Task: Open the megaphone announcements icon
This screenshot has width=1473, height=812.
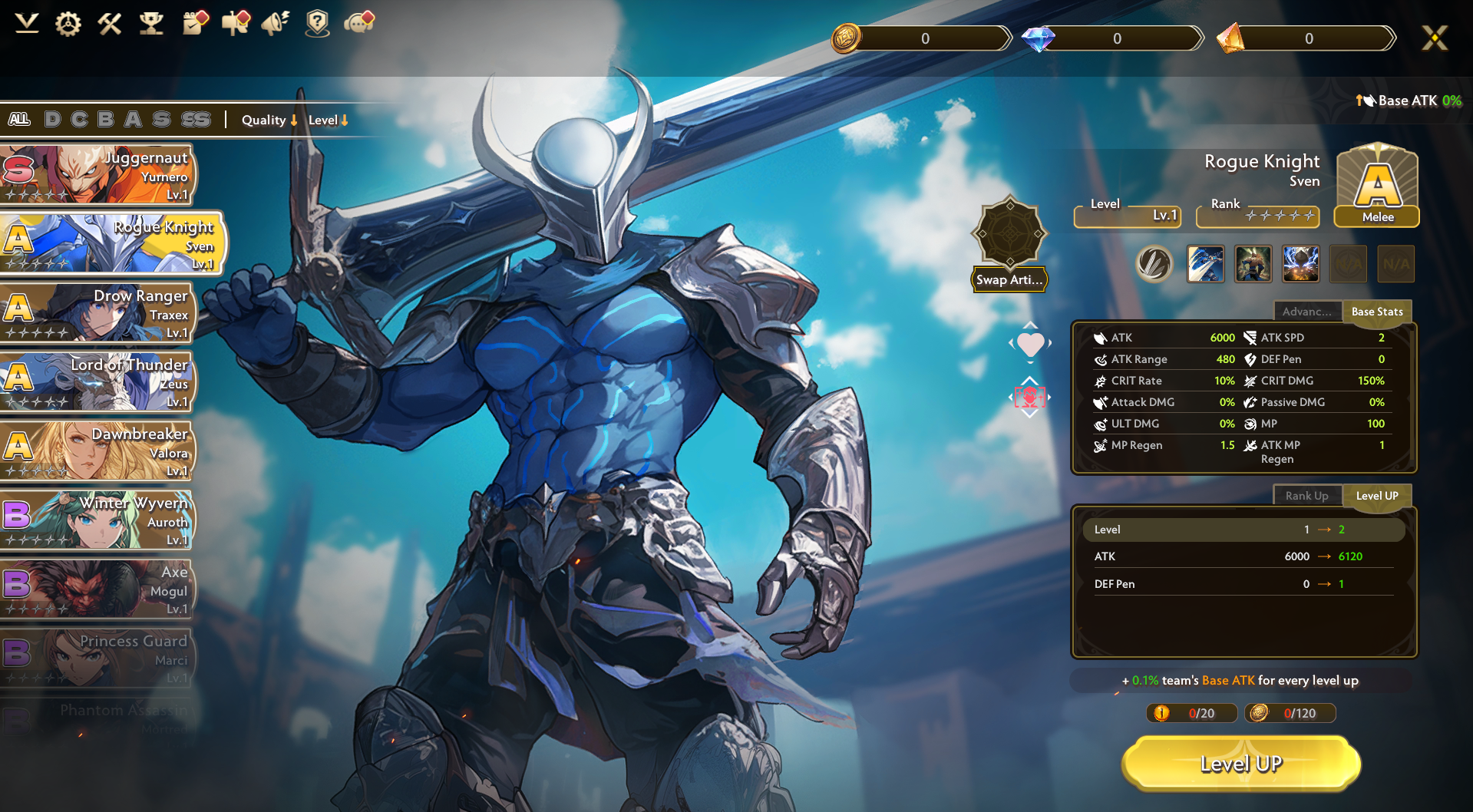Action: coord(275,24)
